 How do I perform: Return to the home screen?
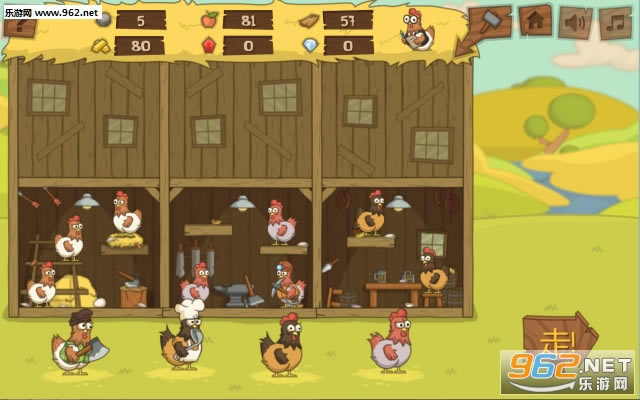click(535, 20)
